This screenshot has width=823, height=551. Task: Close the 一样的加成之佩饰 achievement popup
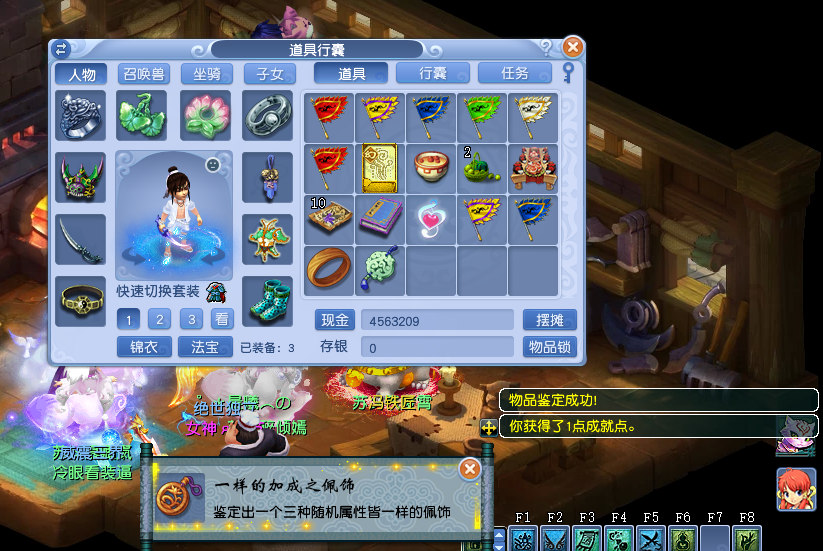(x=469, y=469)
